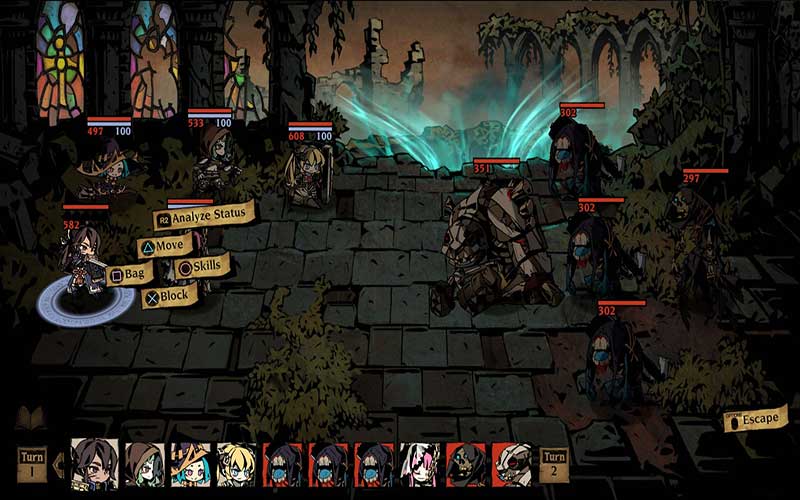The height and width of the screenshot is (500, 800).
Task: Select the Move command
Action: [x=165, y=245]
